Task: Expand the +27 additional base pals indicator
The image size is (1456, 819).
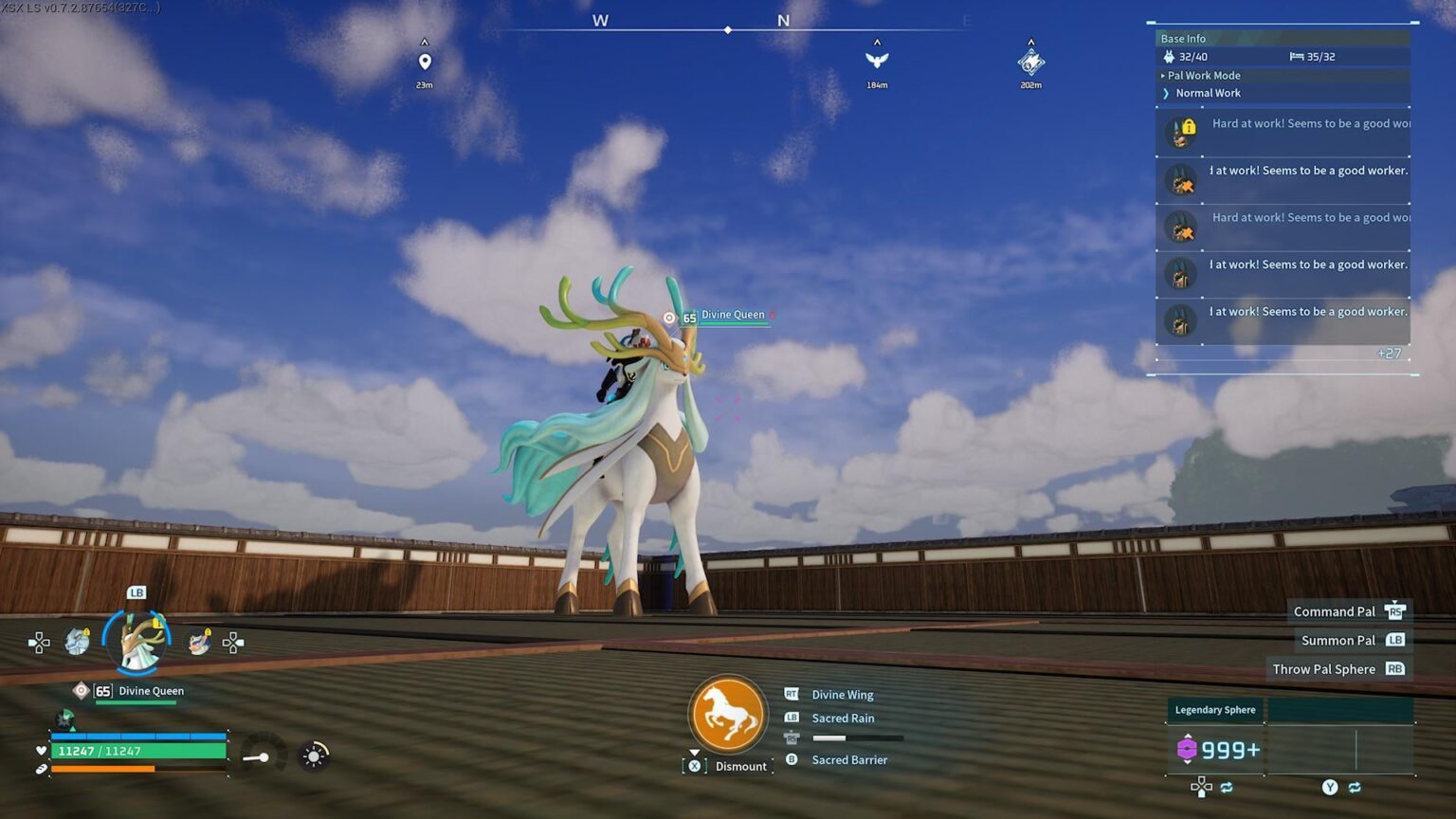Action: pos(1388,354)
